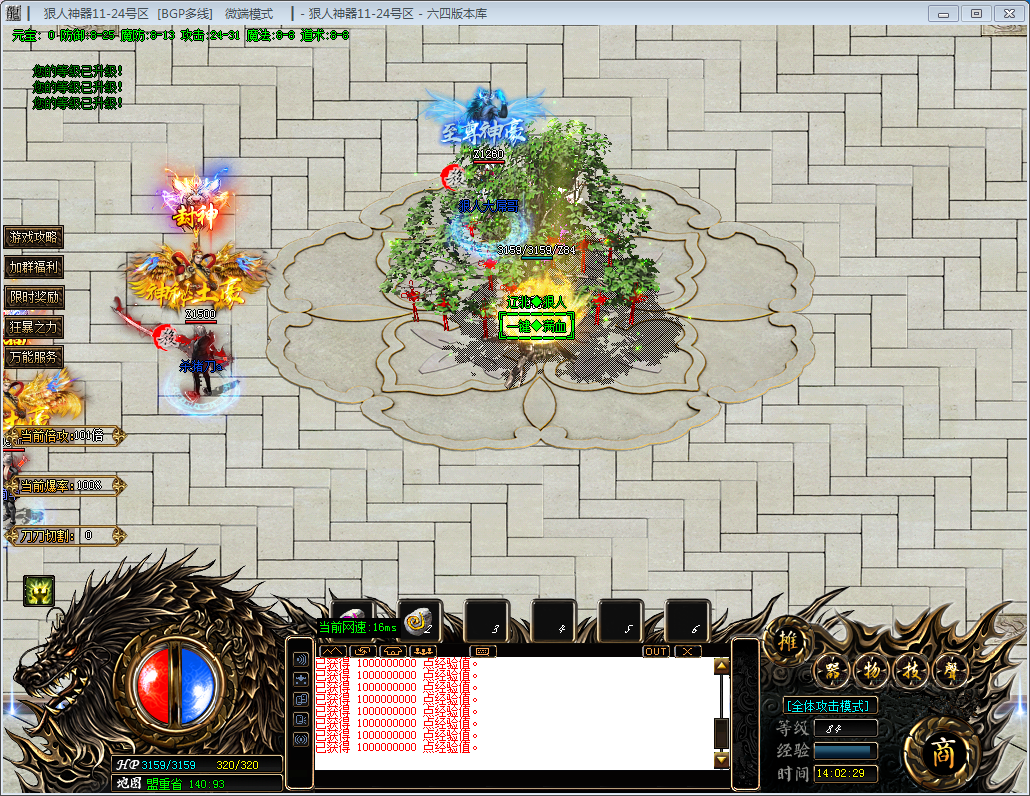Image resolution: width=1030 pixels, height=796 pixels.
Task: Select the 一键满血 full heal option
Action: coord(537,326)
